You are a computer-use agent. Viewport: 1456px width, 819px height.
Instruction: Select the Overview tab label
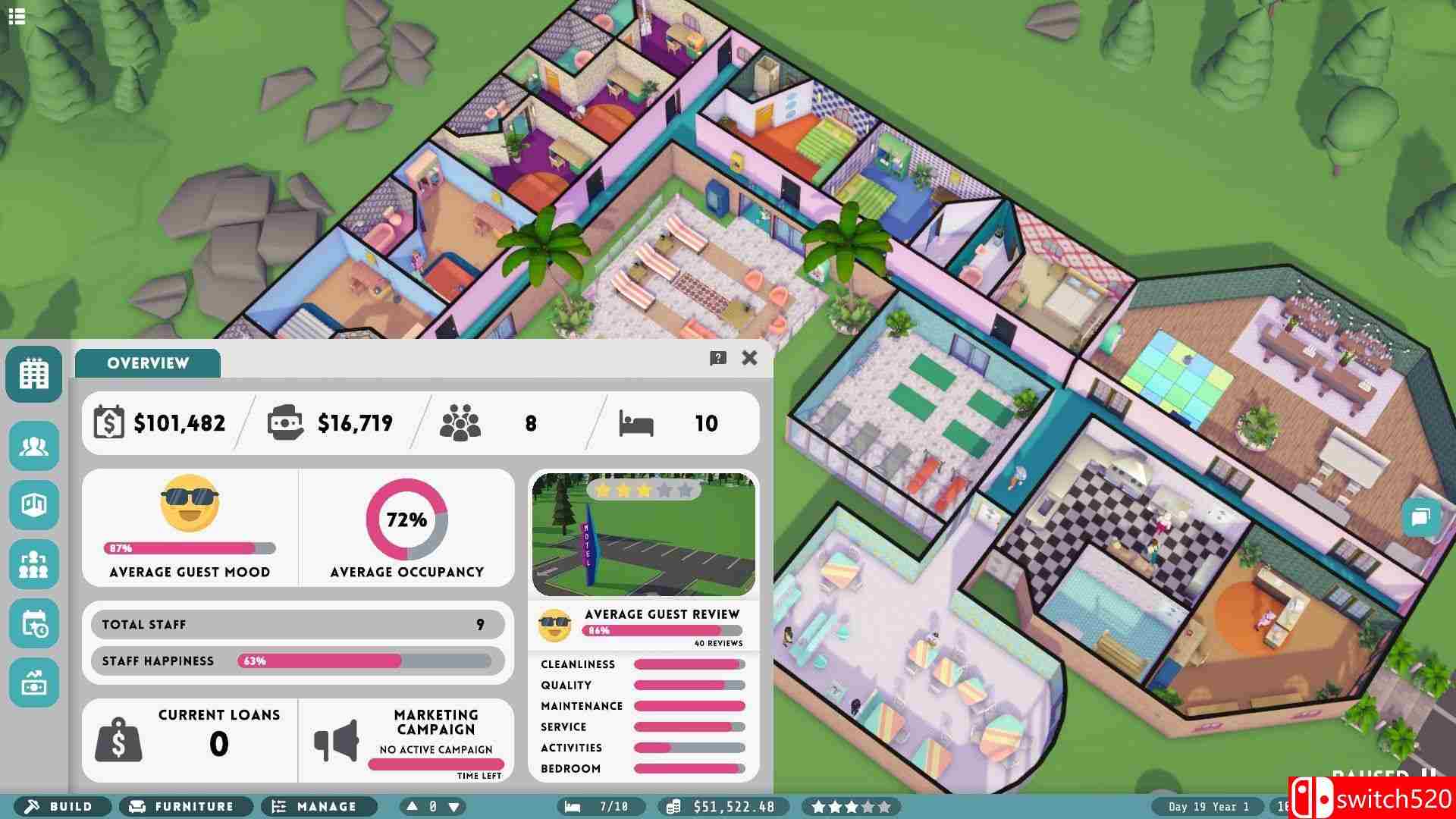(147, 363)
